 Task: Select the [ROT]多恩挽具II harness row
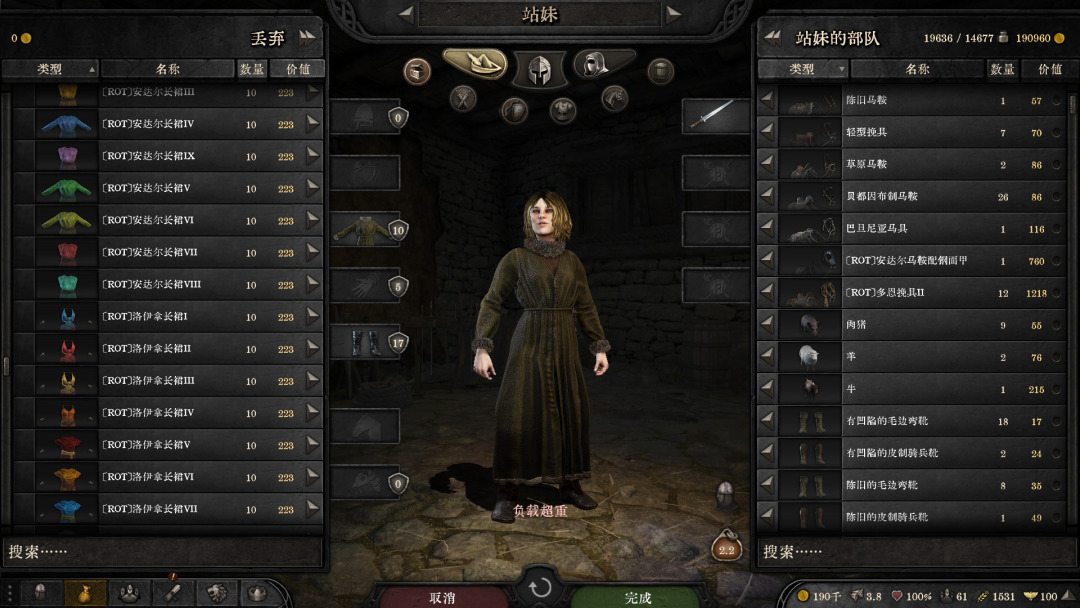tap(915, 293)
